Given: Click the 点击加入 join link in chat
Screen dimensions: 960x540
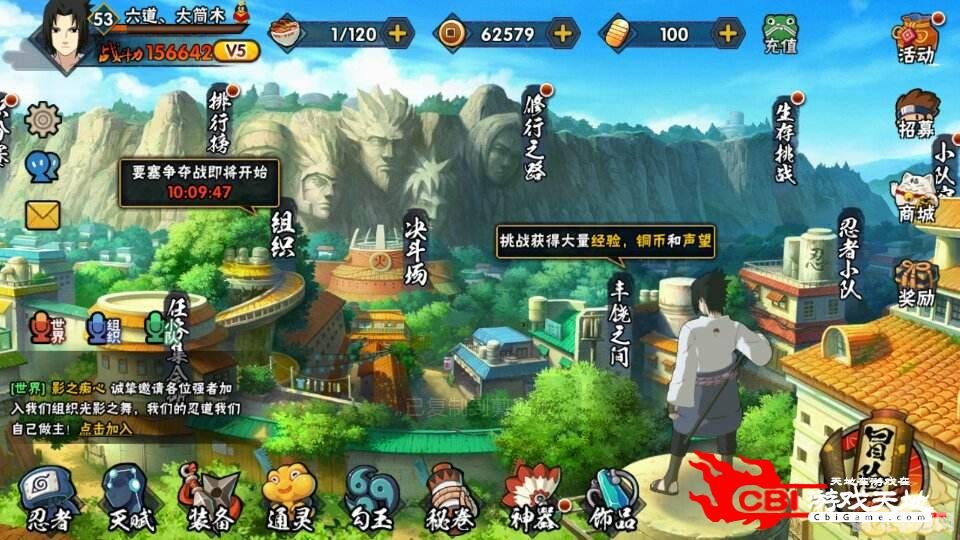Looking at the screenshot, I should click(x=105, y=428).
